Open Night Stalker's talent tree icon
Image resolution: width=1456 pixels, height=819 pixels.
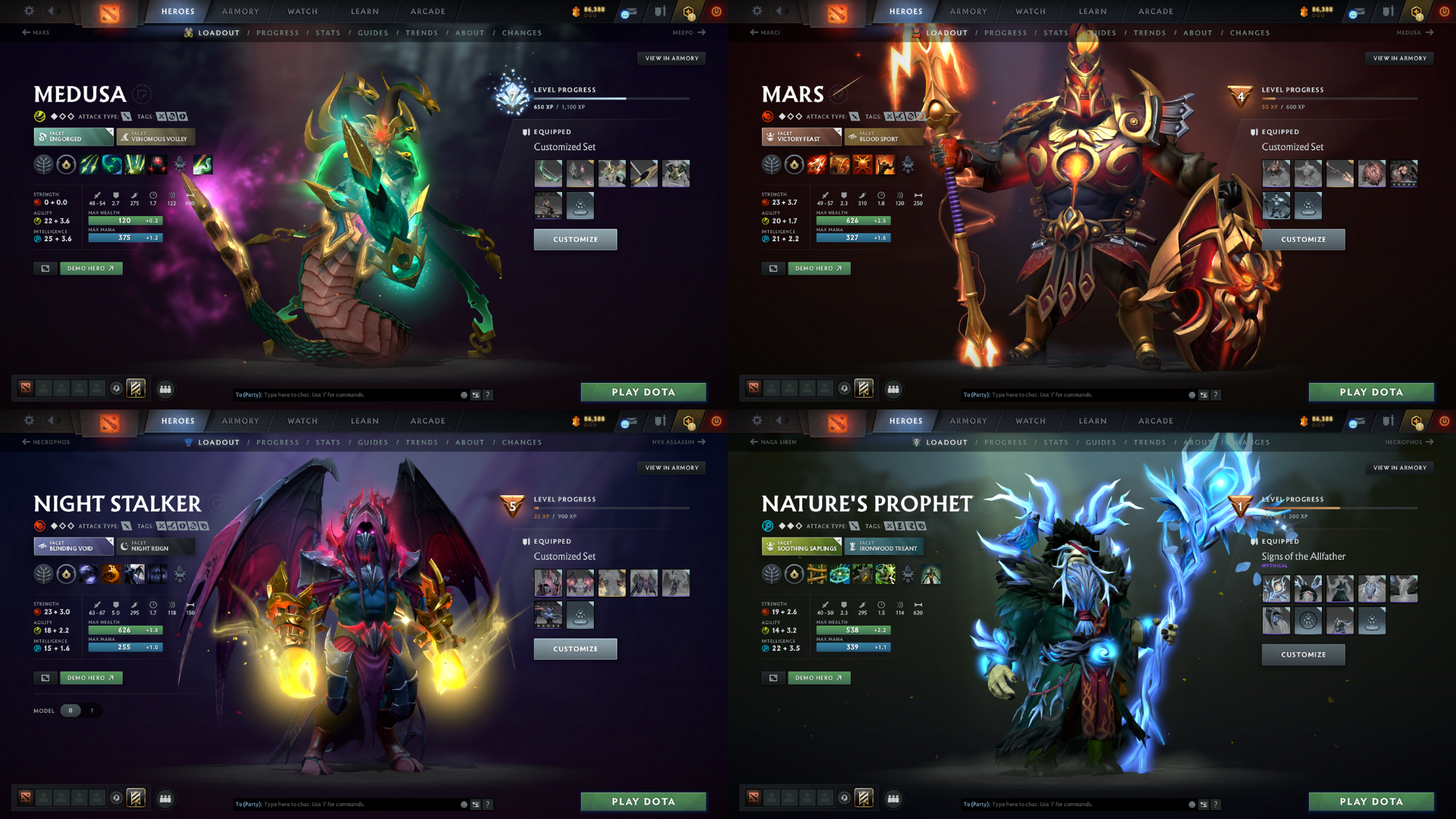pyautogui.click(x=44, y=574)
